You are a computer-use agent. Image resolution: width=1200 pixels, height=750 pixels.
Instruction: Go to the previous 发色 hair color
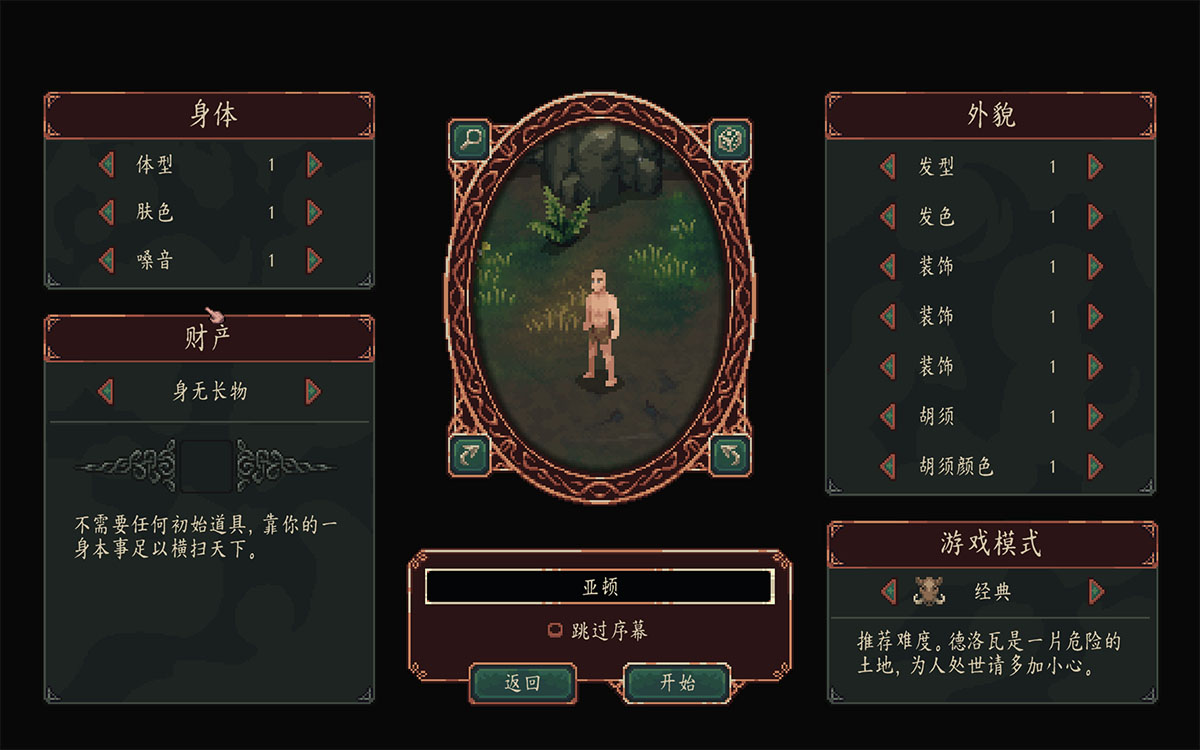(887, 217)
